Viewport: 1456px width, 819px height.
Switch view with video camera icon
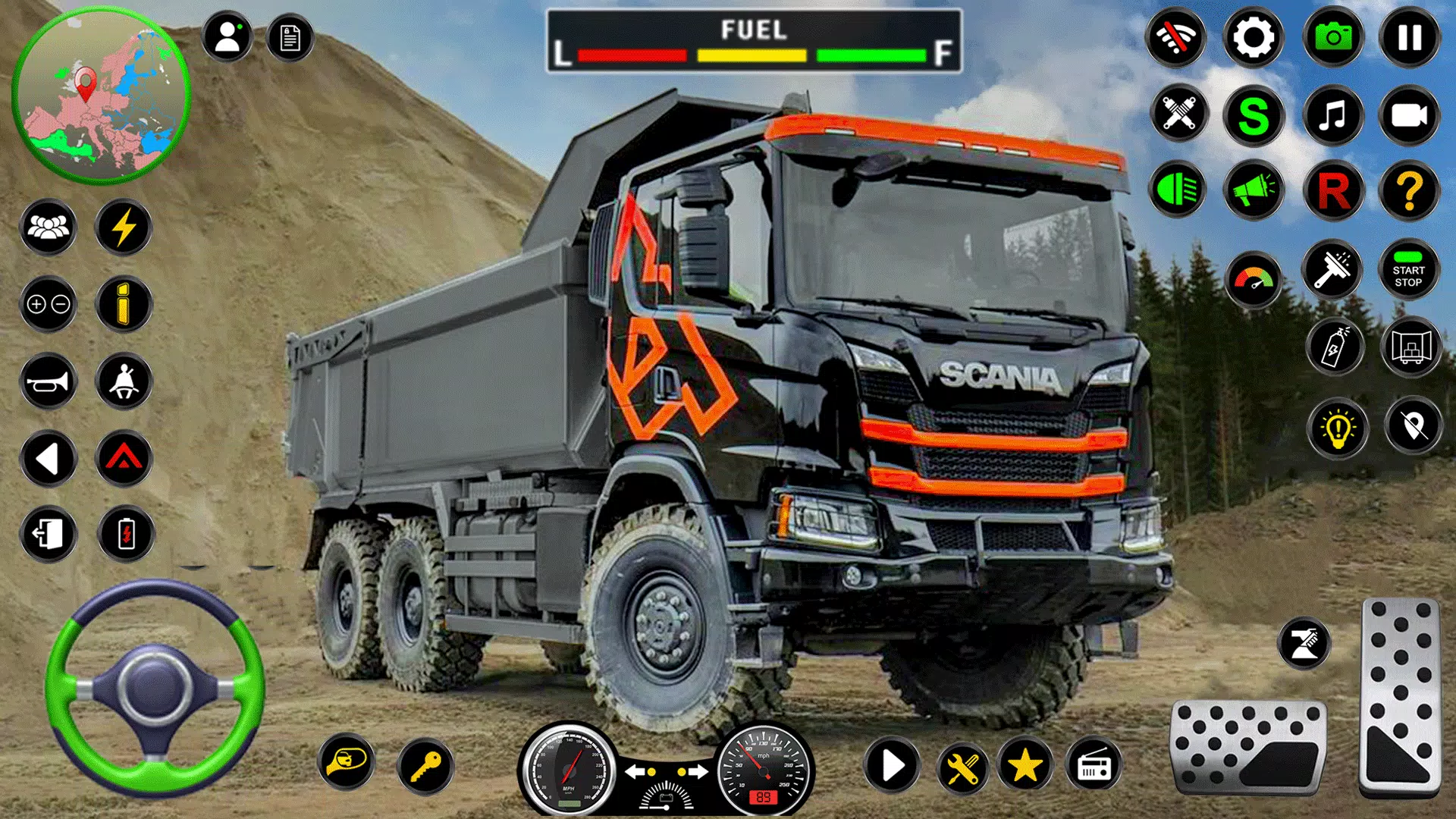[1409, 116]
